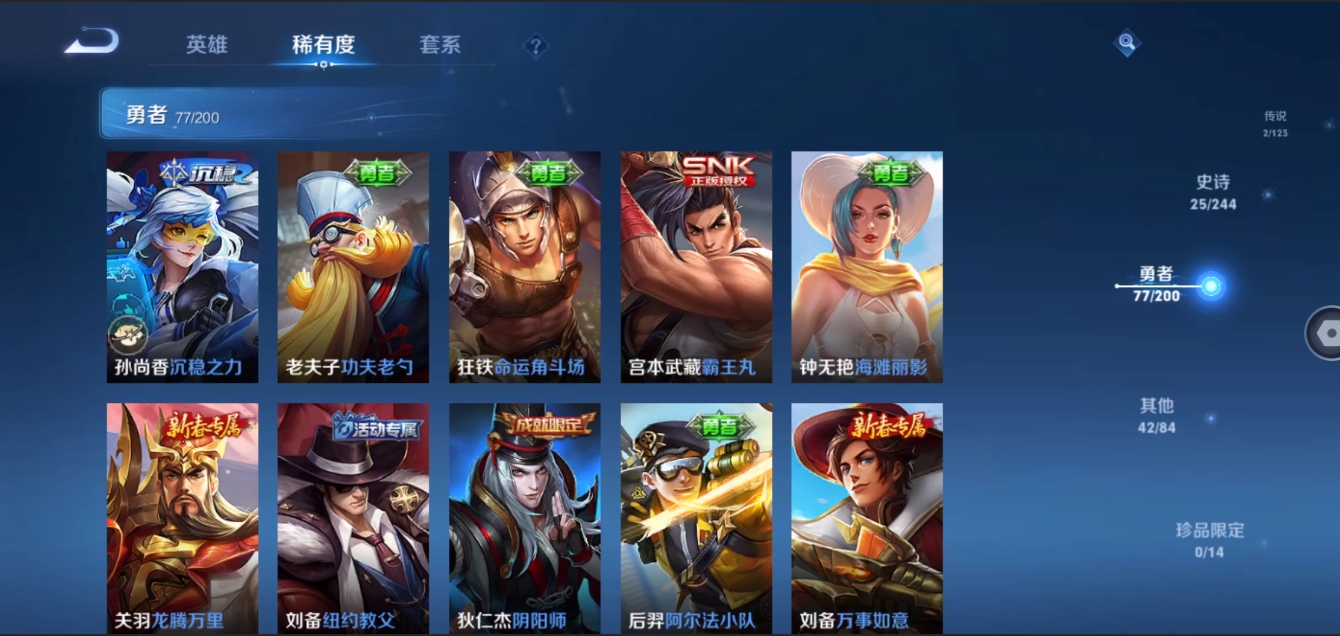Choose the 孙尚香 沉稳之力 skin card

click(182, 267)
